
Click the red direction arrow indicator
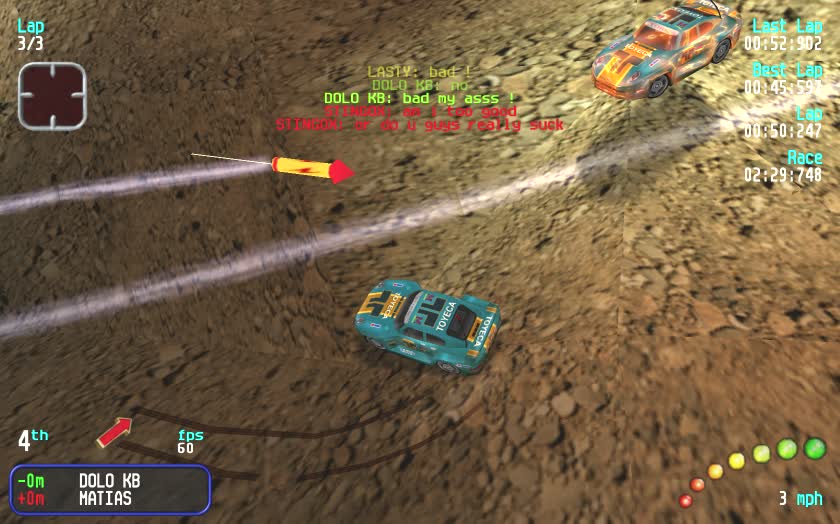click(114, 432)
